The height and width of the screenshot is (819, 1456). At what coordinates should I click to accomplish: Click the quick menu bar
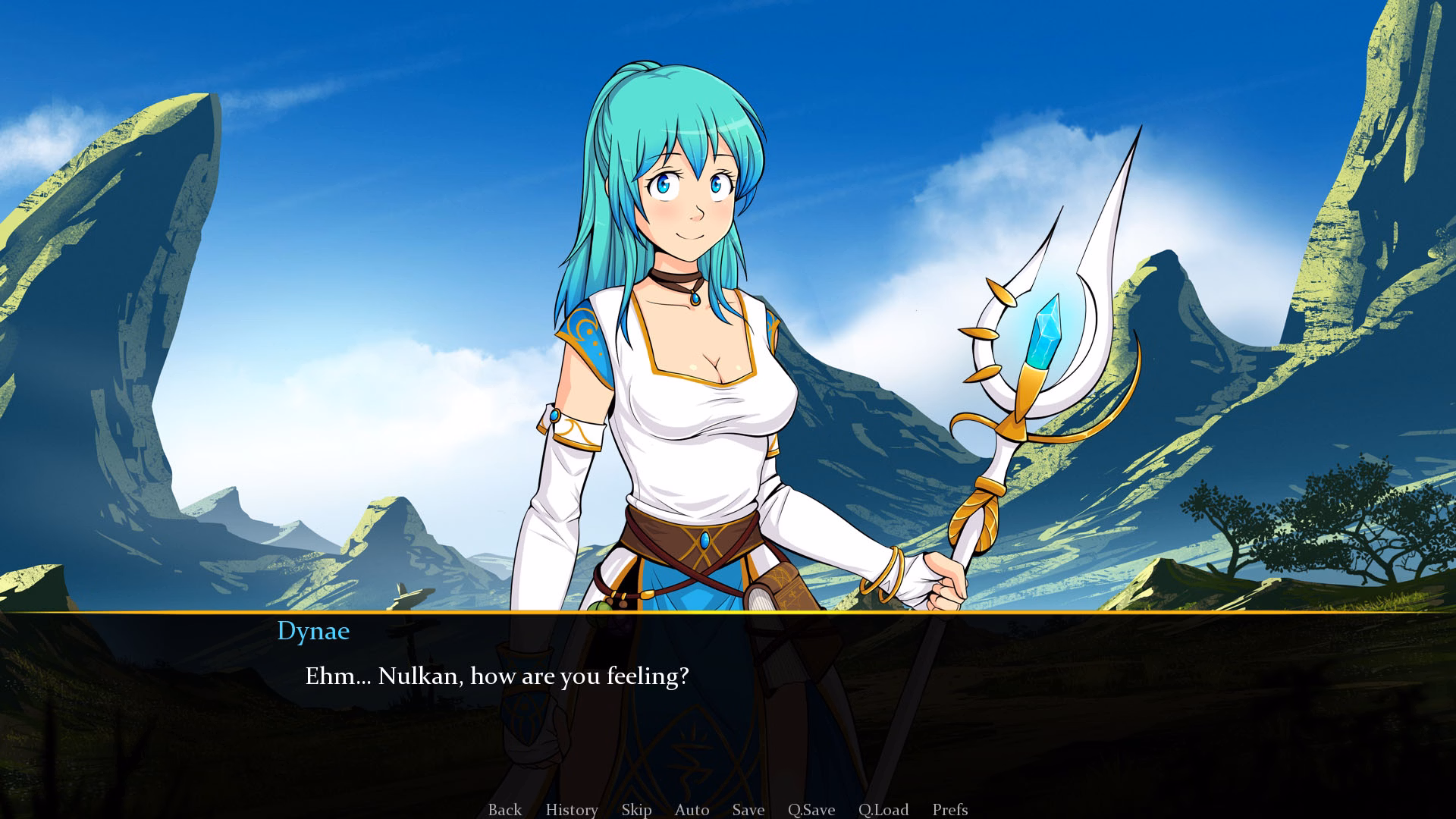728,810
